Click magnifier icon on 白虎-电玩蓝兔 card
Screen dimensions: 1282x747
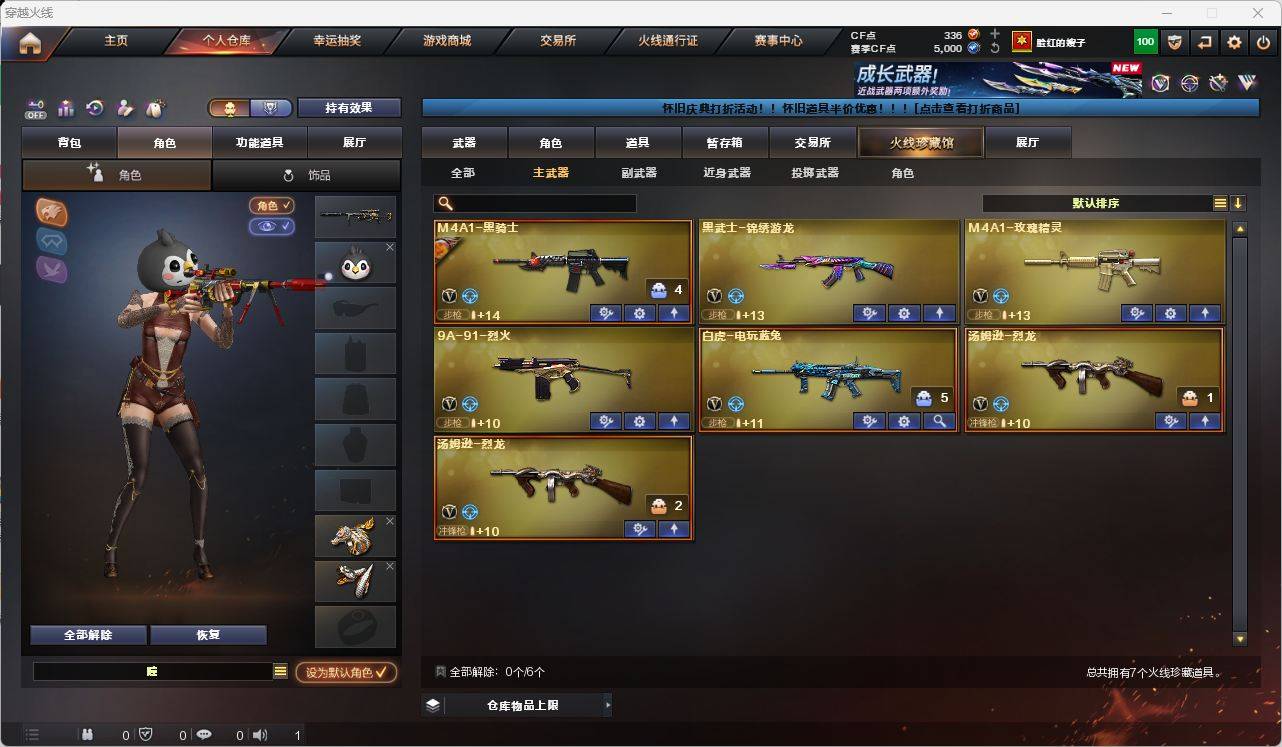[x=939, y=421]
